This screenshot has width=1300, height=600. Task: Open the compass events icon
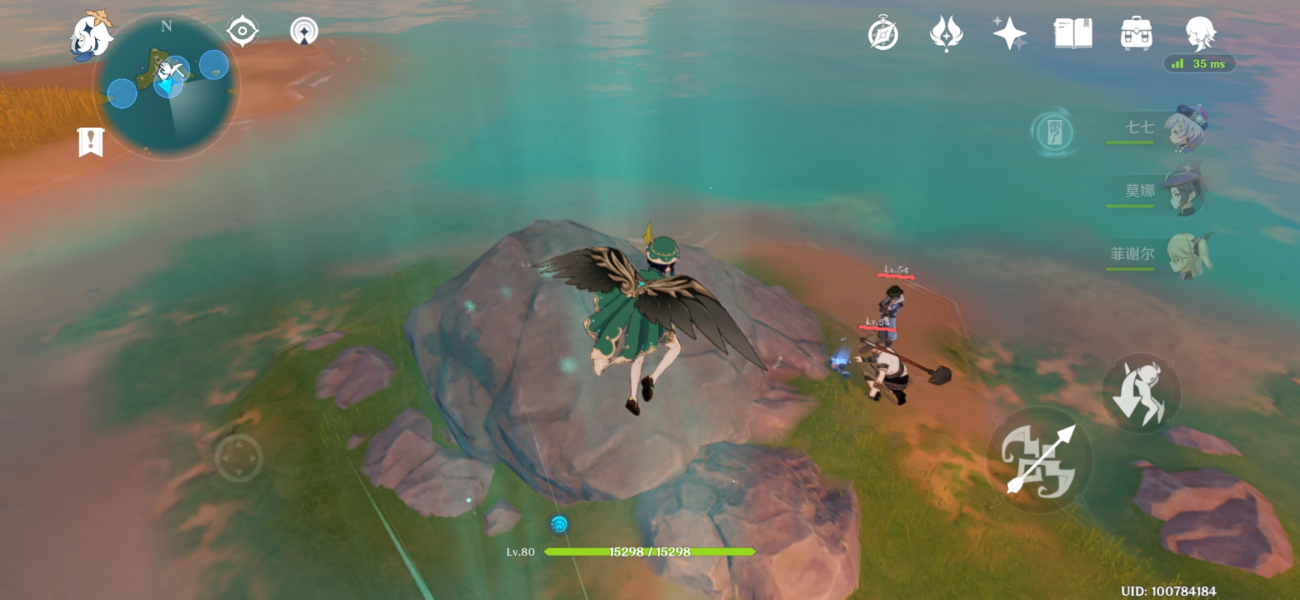[x=882, y=34]
